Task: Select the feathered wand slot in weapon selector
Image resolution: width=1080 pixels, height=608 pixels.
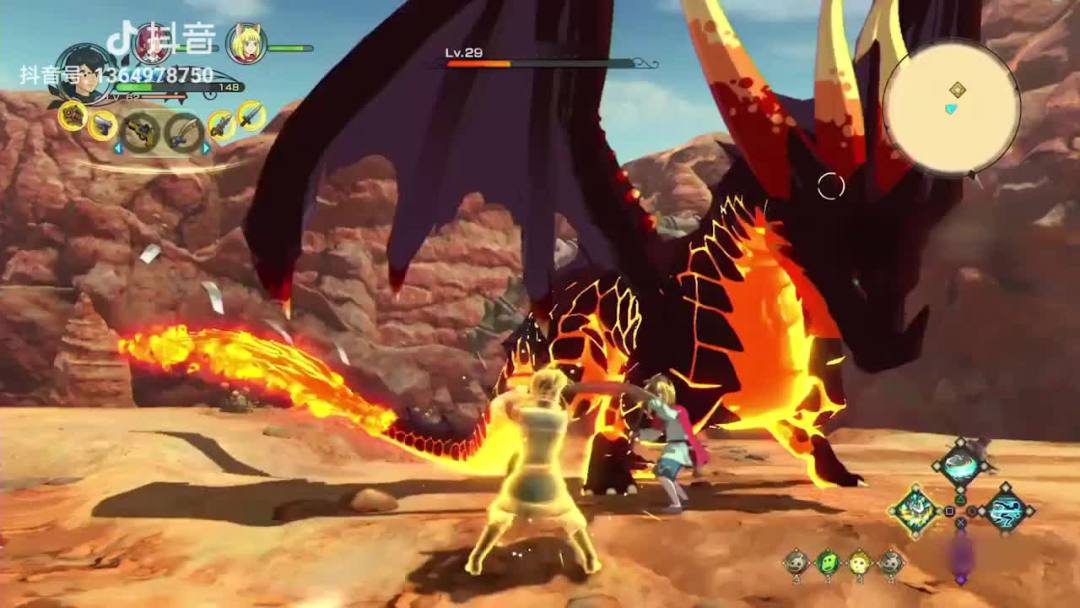Action: point(184,132)
